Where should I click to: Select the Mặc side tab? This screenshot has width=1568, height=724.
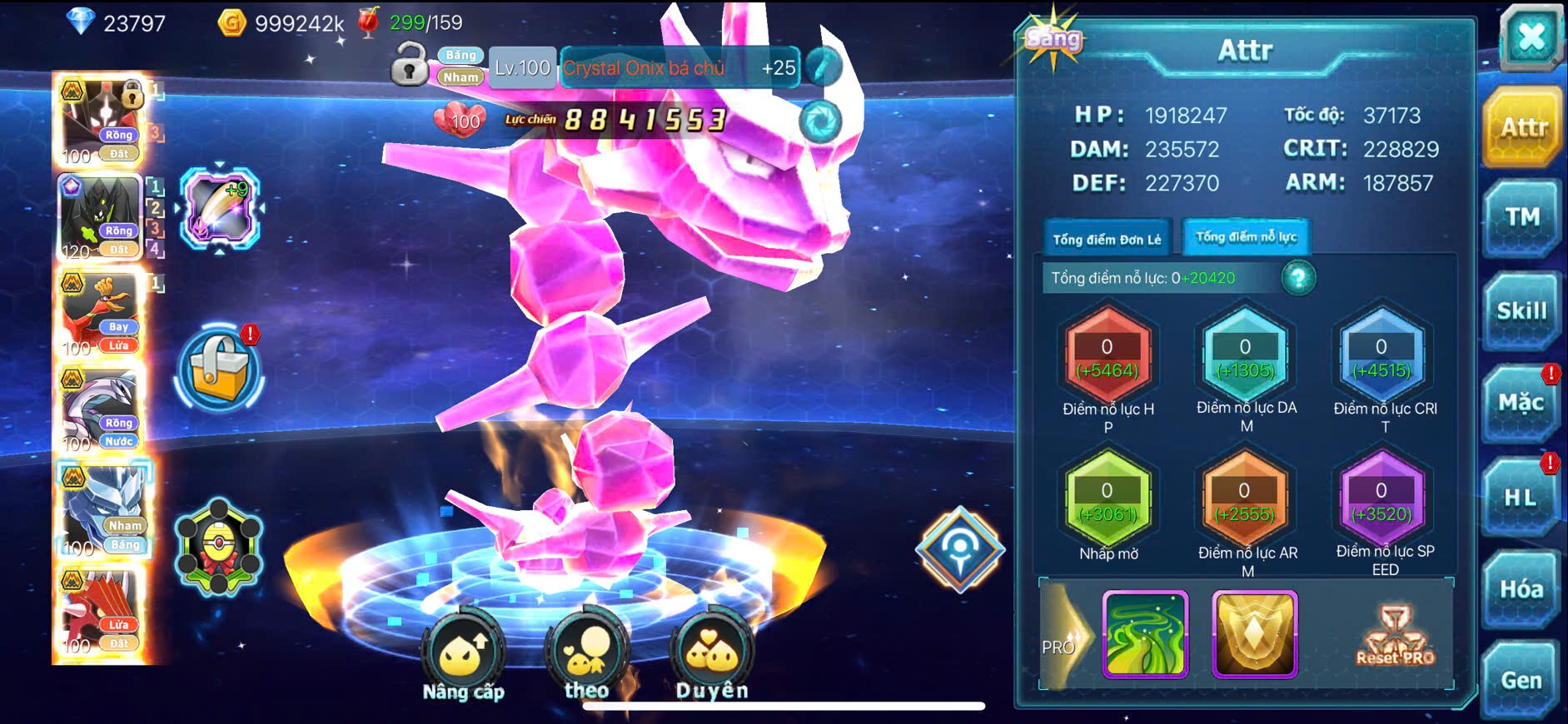click(1521, 404)
